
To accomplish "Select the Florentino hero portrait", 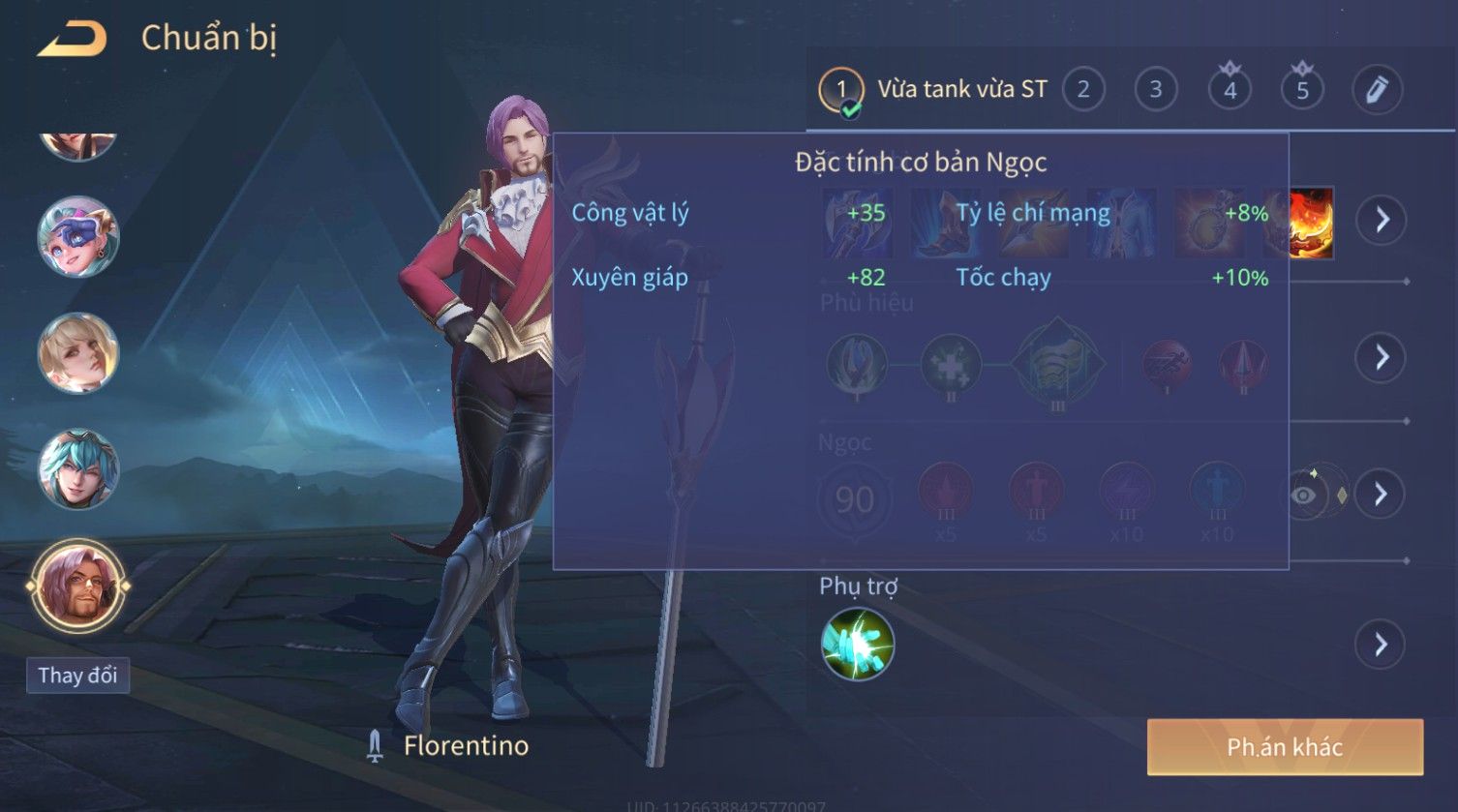I will pyautogui.click(x=78, y=586).
